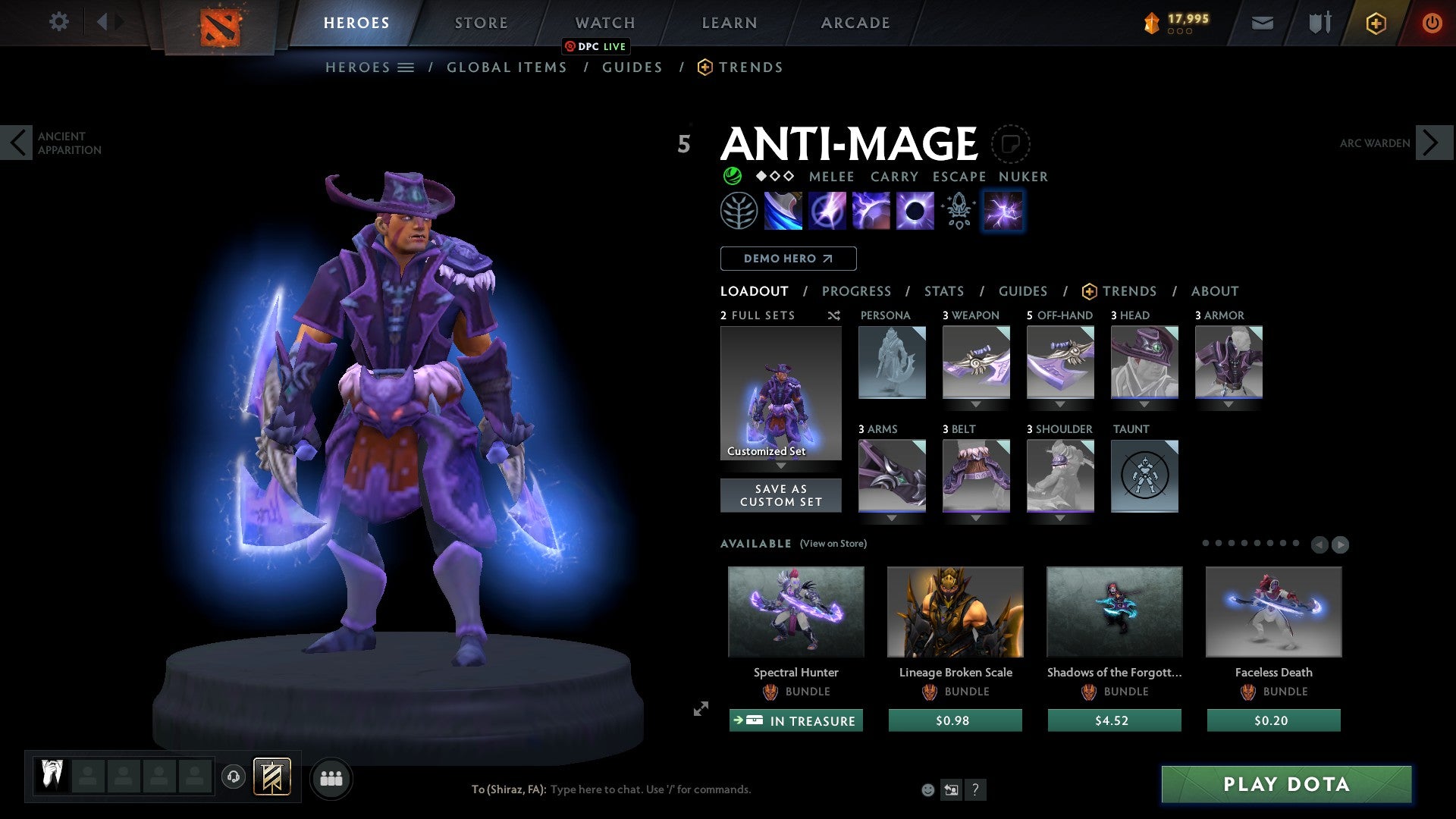Select the Head cosmetic slot

pyautogui.click(x=1144, y=362)
